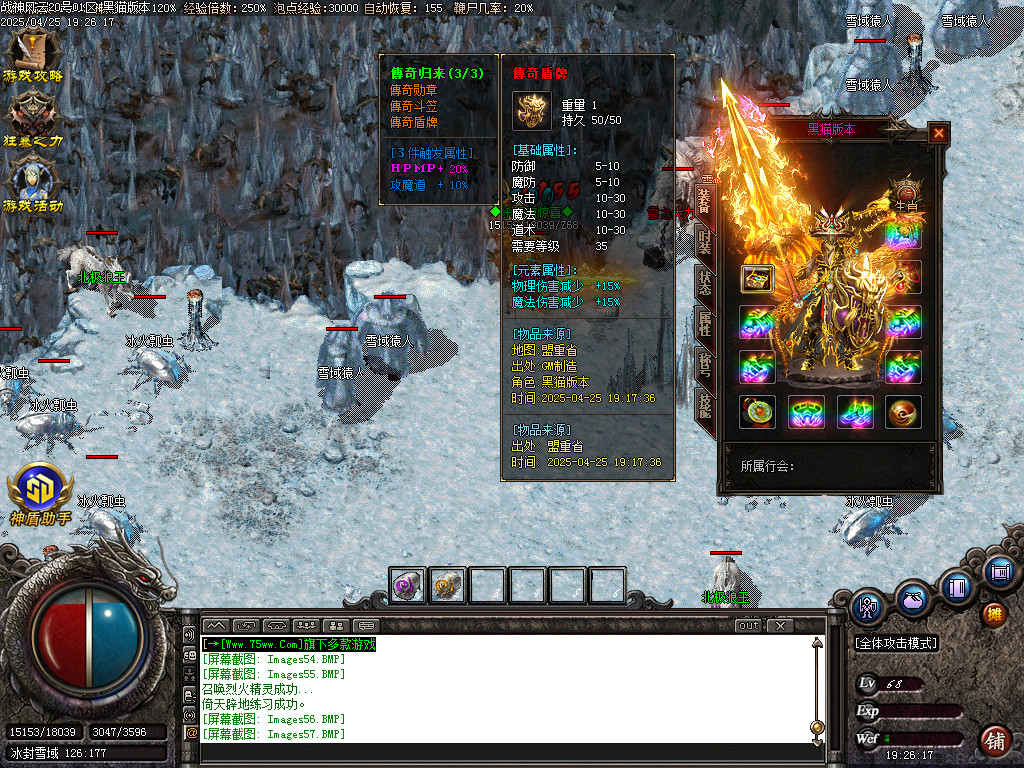Open the bag inventory icon

click(911, 600)
